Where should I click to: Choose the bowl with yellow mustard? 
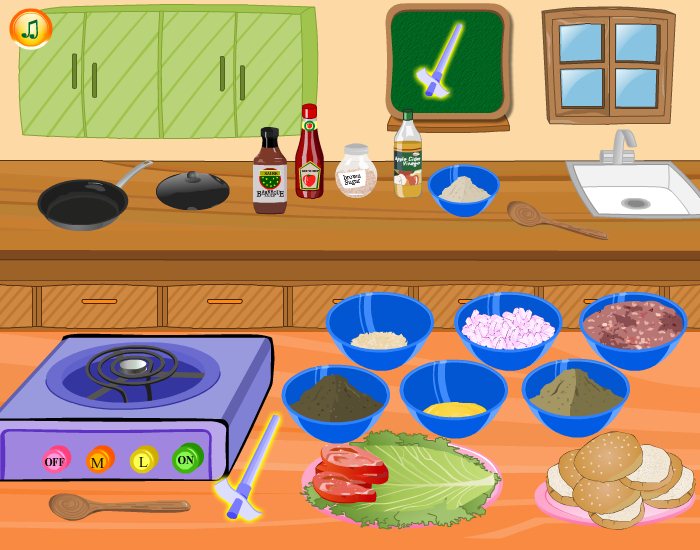(454, 398)
